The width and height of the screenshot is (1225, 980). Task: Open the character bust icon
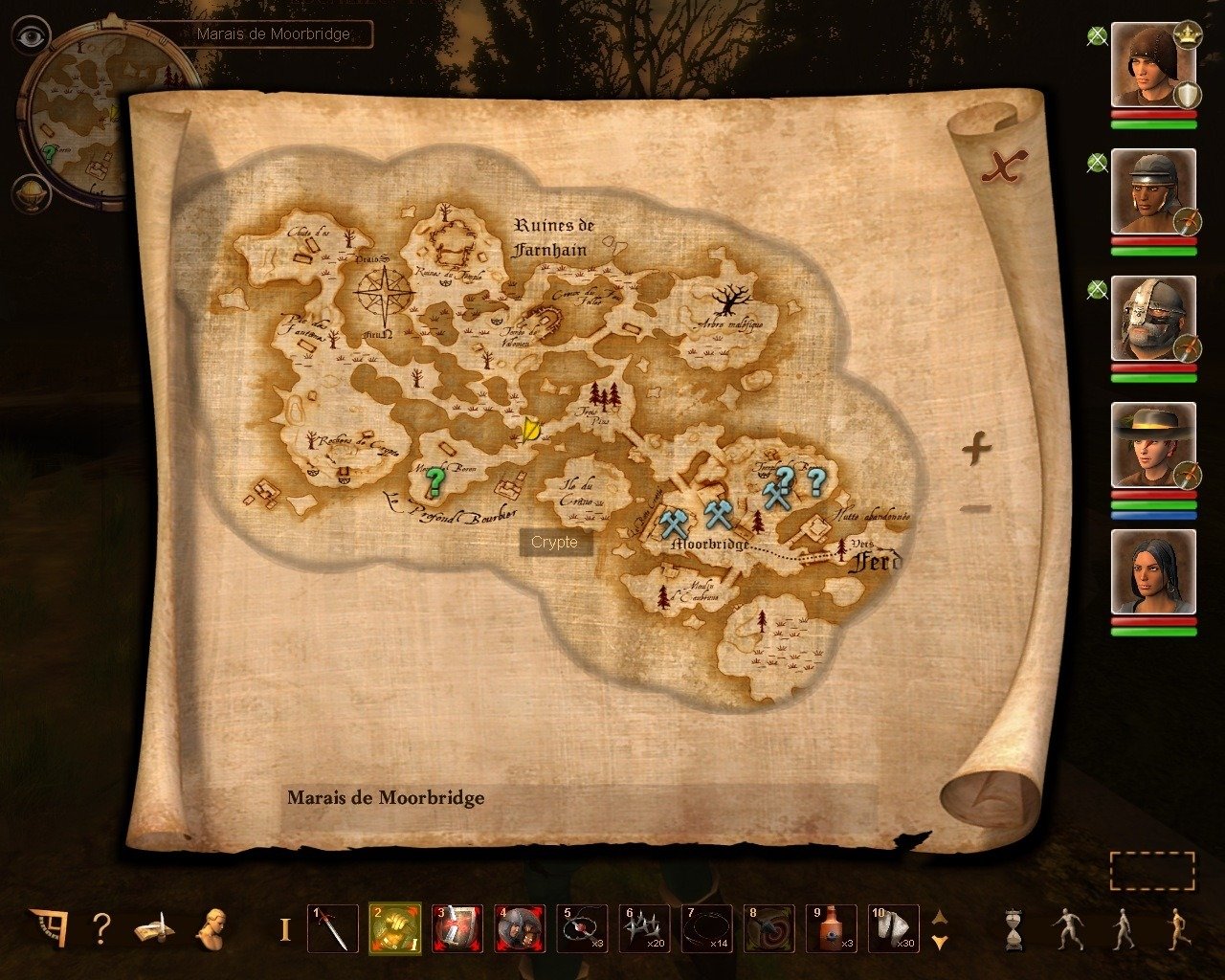pyautogui.click(x=211, y=927)
